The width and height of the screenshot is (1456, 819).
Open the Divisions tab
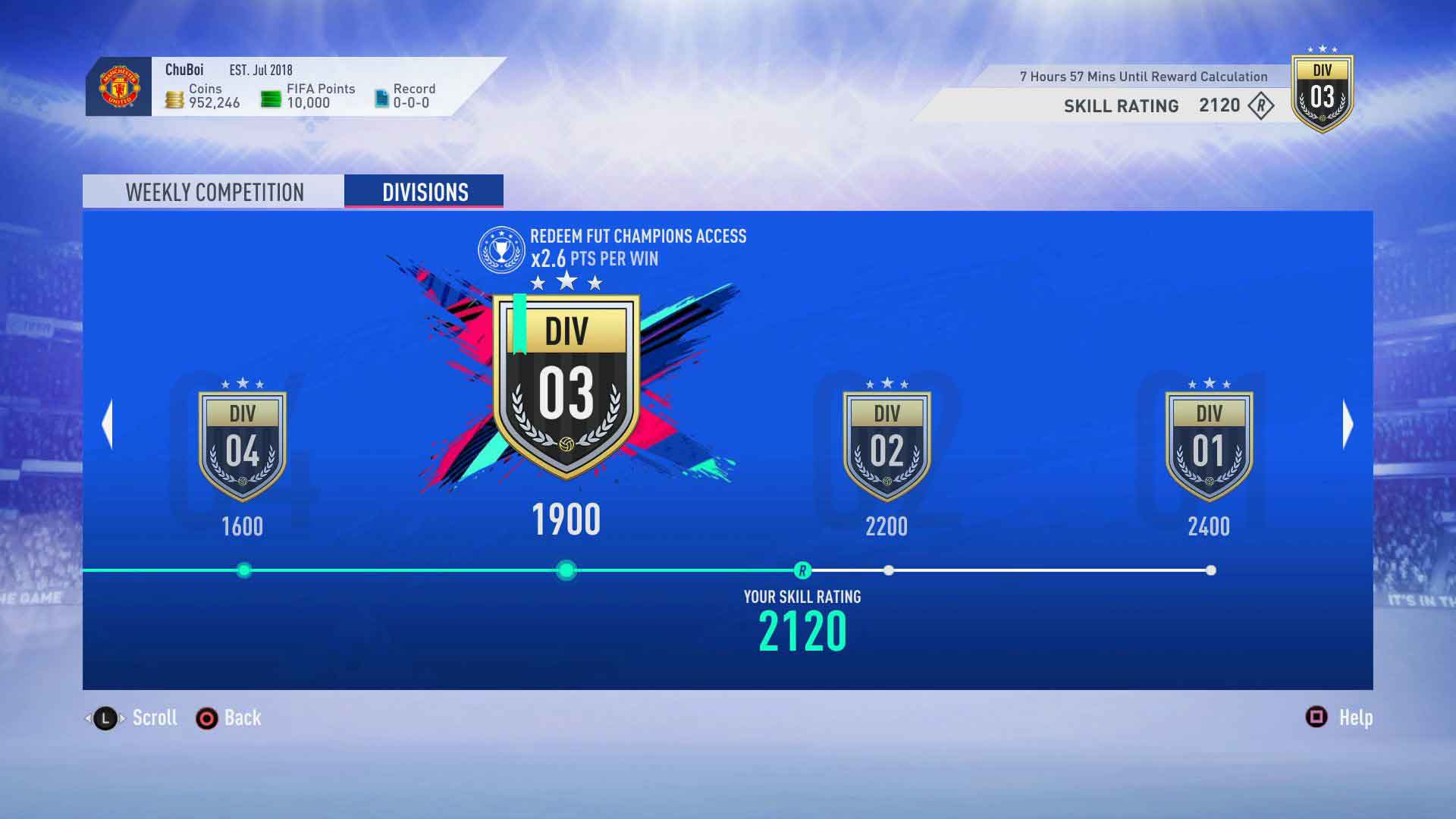423,191
